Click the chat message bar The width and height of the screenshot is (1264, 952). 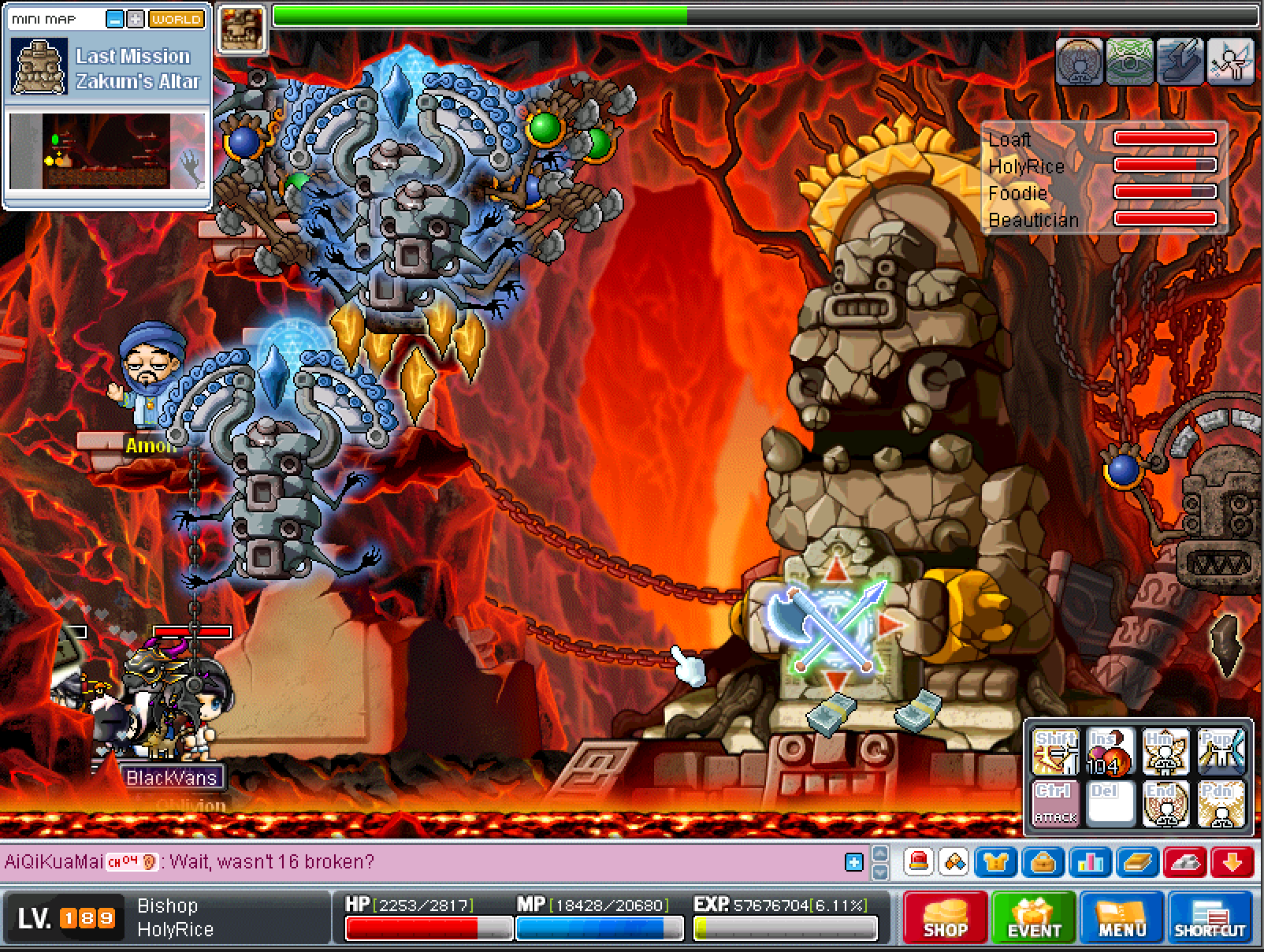[x=426, y=862]
